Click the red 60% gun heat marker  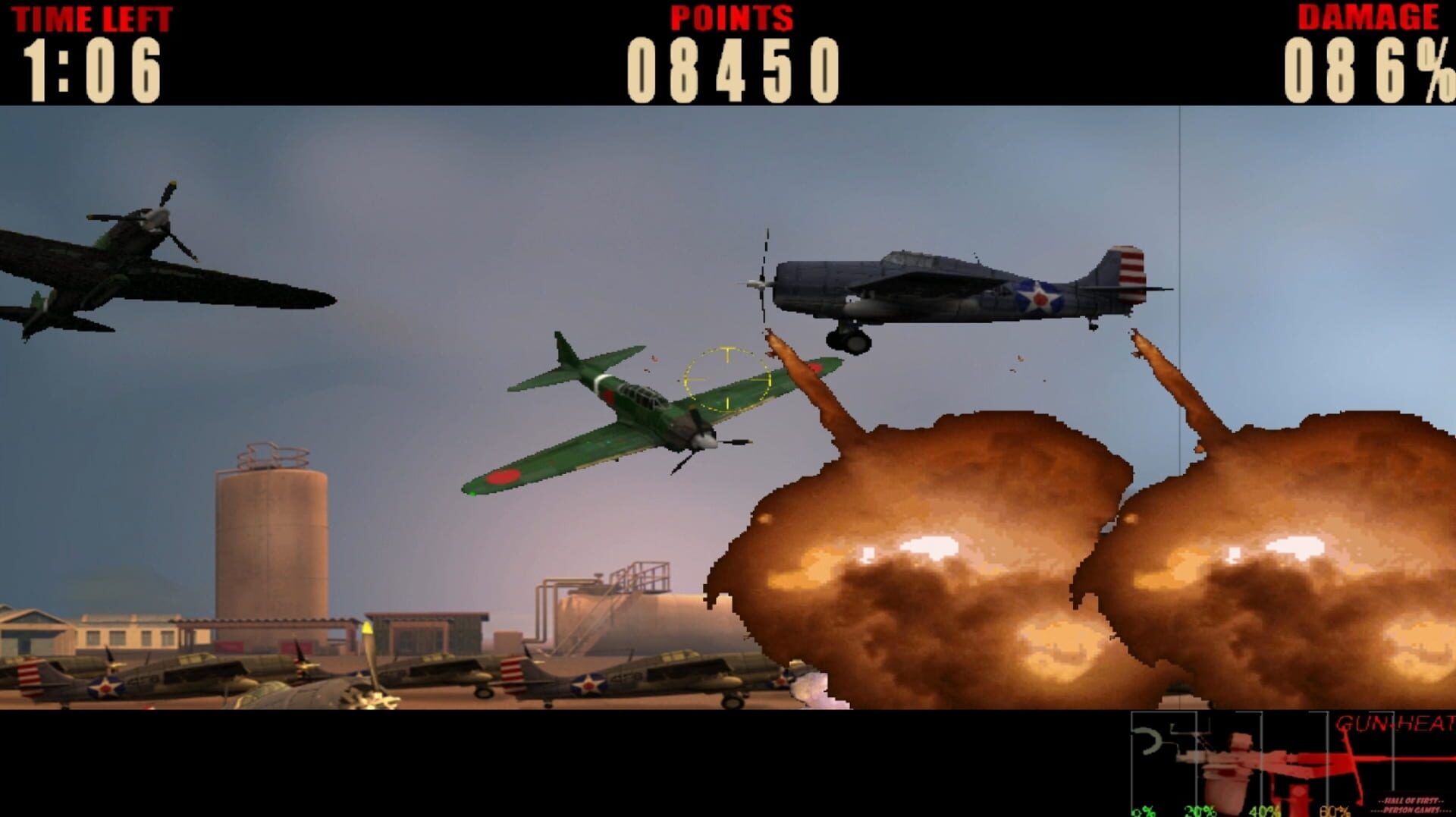[x=1332, y=813]
